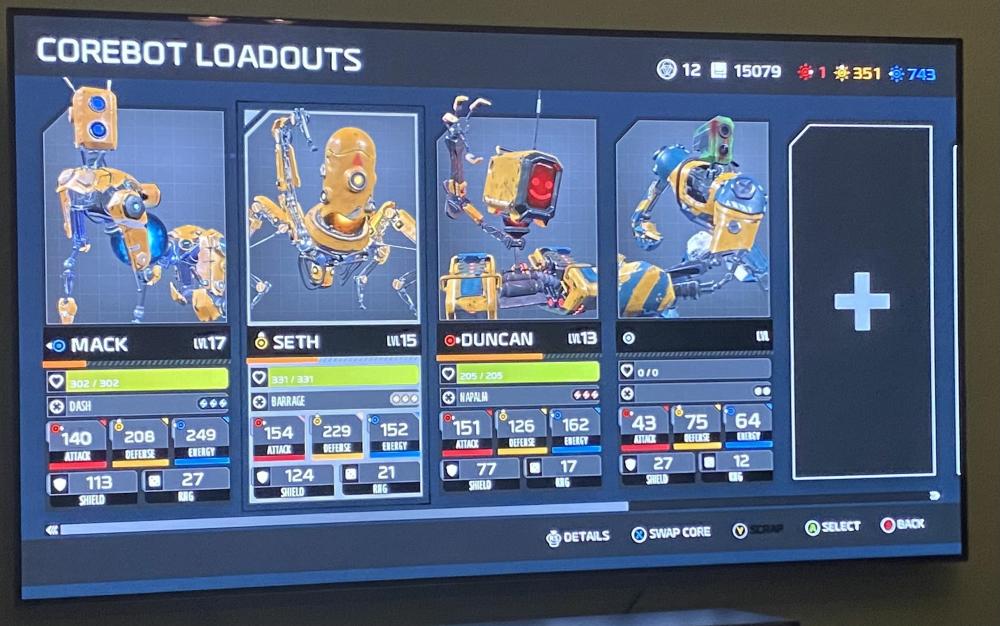1000x626 pixels.
Task: Click the scrollbar's left arrow
Action: pyautogui.click(x=52, y=530)
